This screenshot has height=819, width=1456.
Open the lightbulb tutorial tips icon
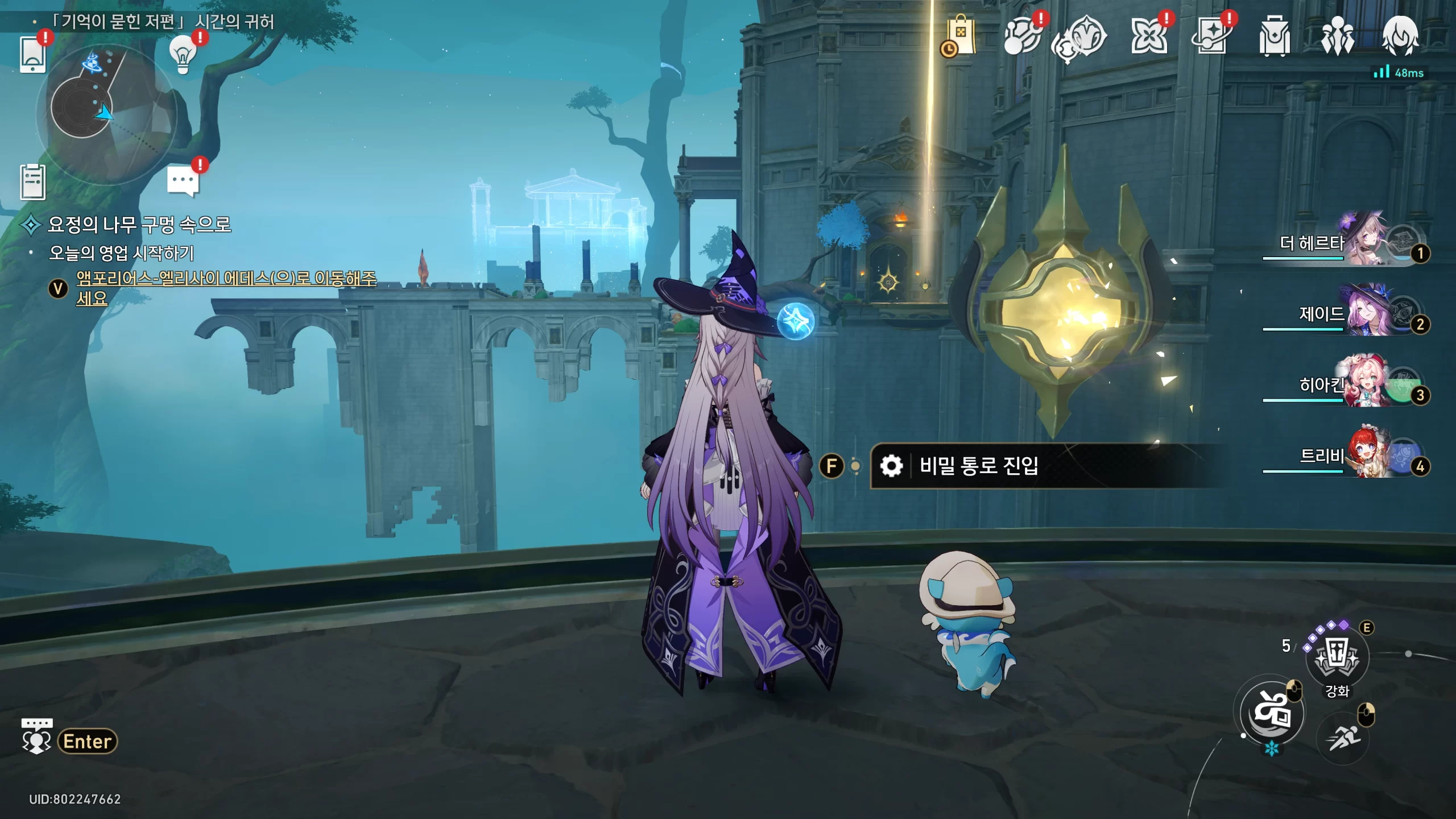(183, 55)
